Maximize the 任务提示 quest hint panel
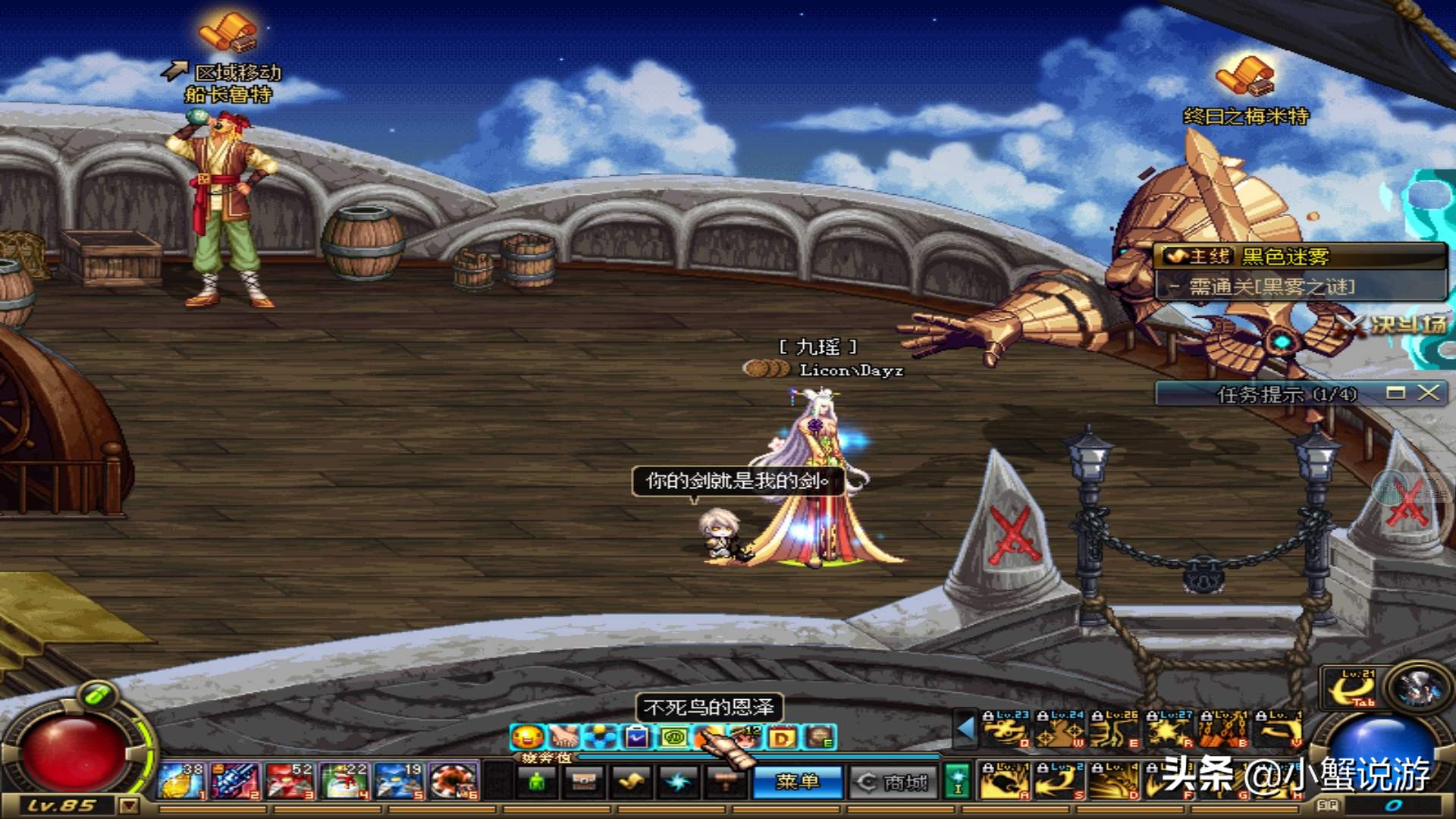1456x819 pixels. pos(1395,392)
